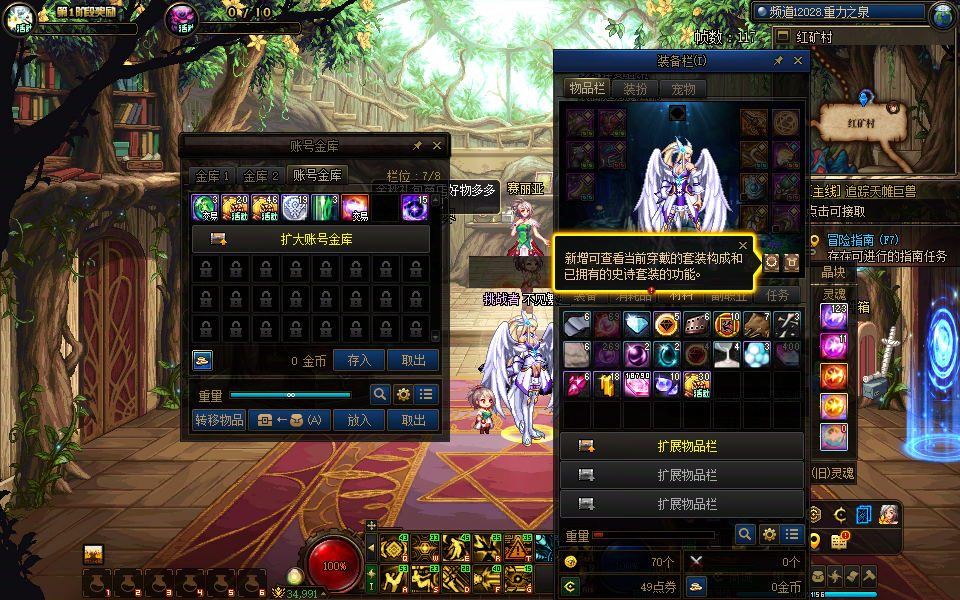Close the 装备栏 equipment window
Screen dimensions: 960x600
[x=798, y=61]
